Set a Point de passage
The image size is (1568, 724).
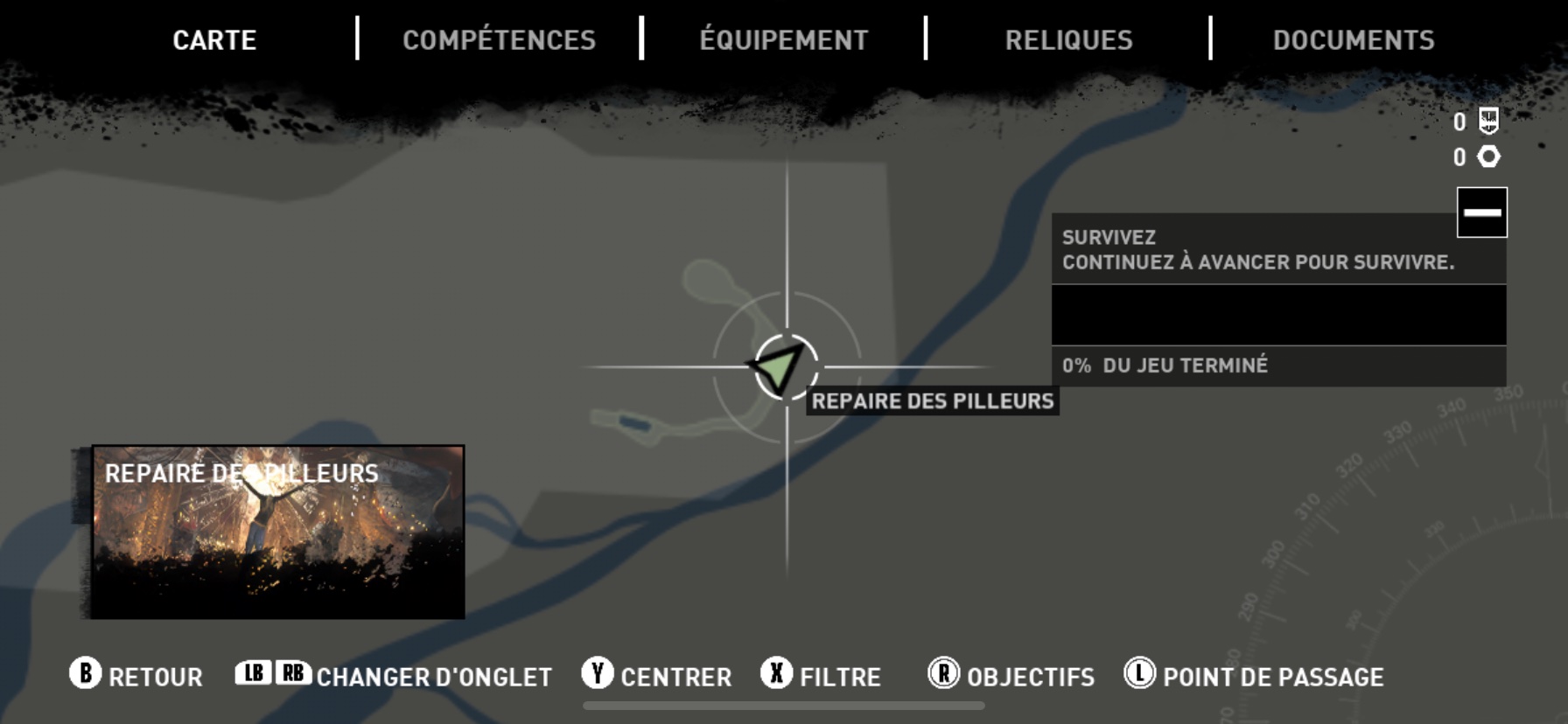pos(1254,676)
